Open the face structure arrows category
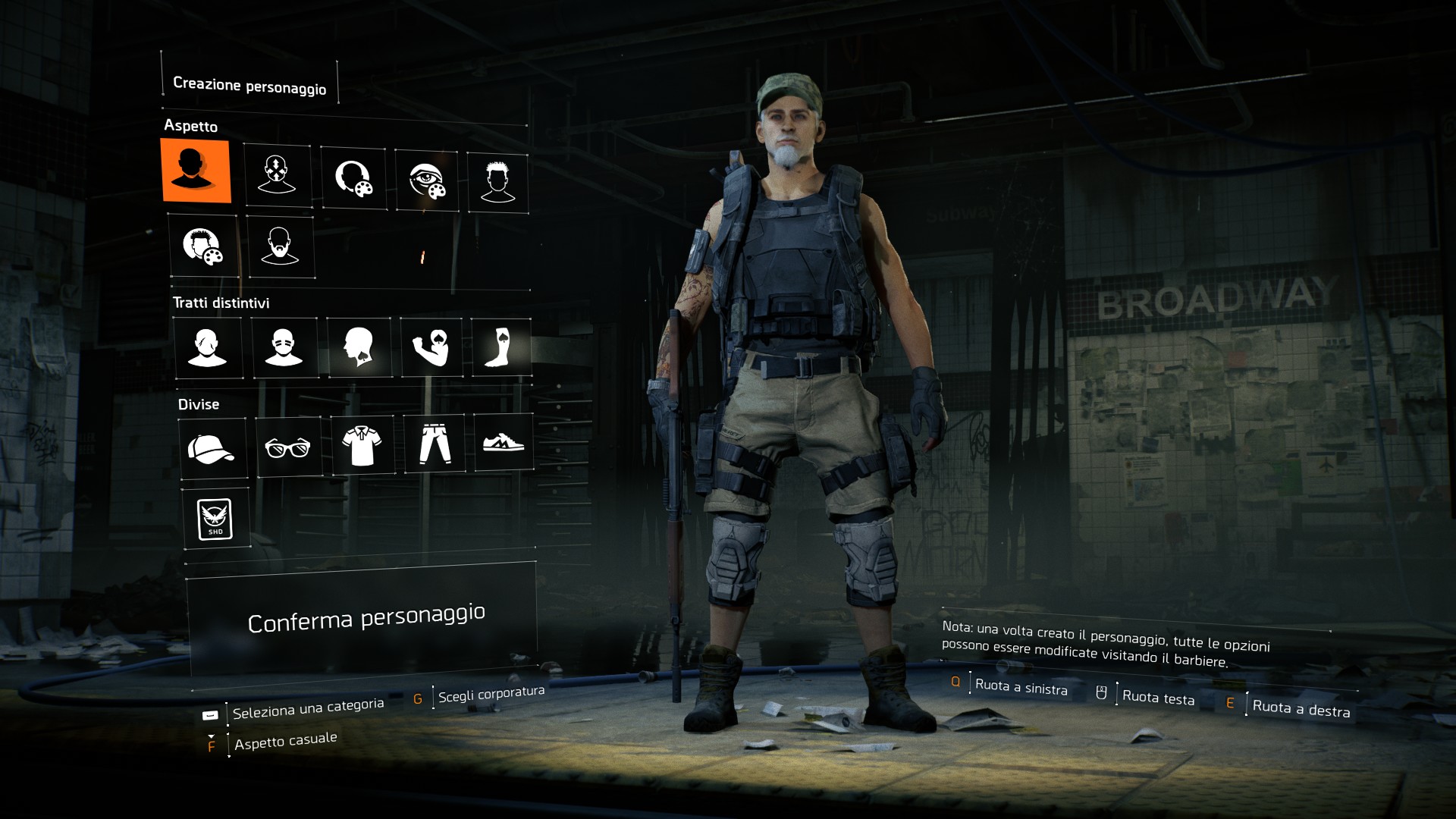 coord(278,175)
